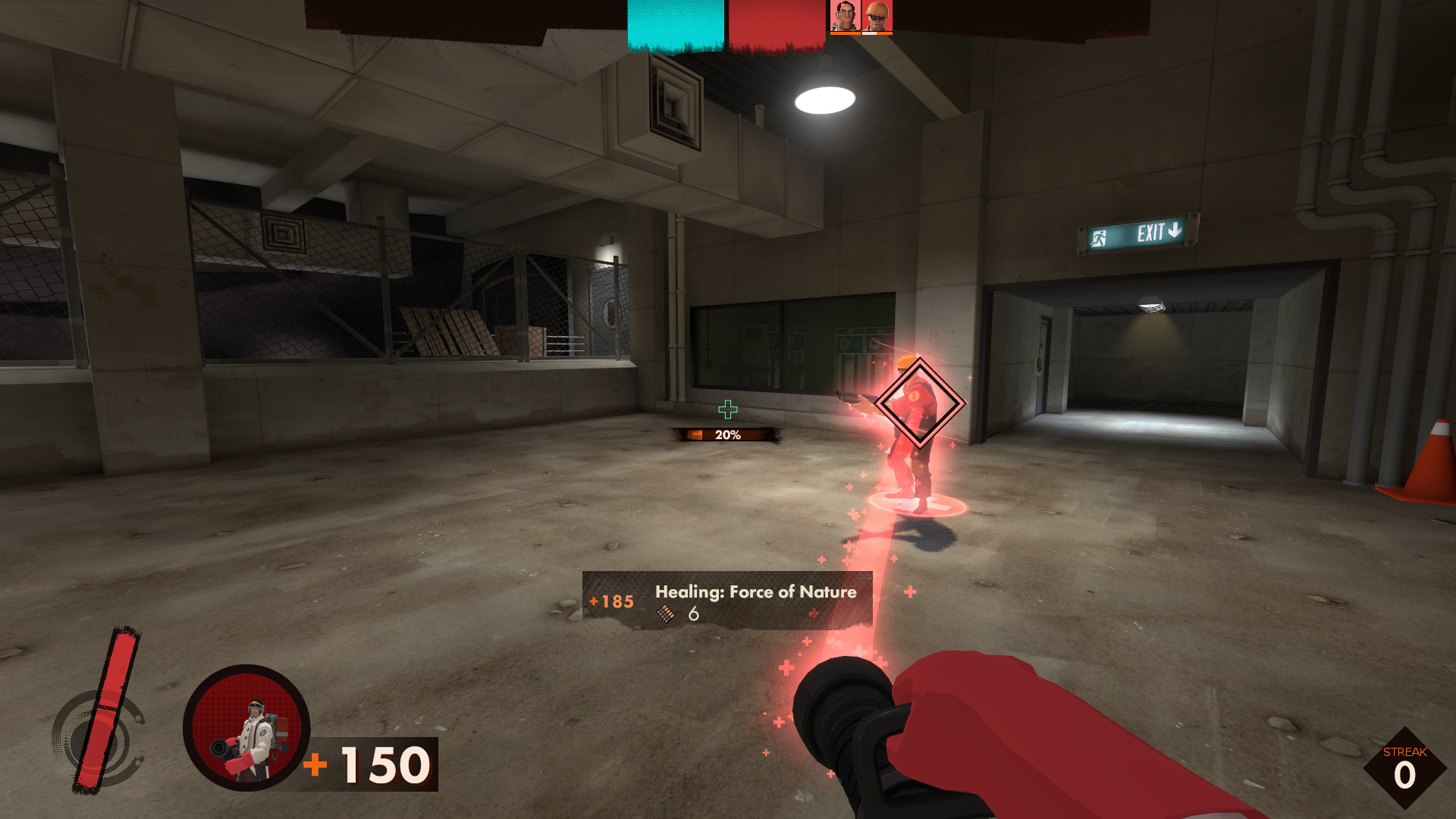This screenshot has height=819, width=1456.
Task: Select the Medic teammate portrait
Action: (844, 15)
